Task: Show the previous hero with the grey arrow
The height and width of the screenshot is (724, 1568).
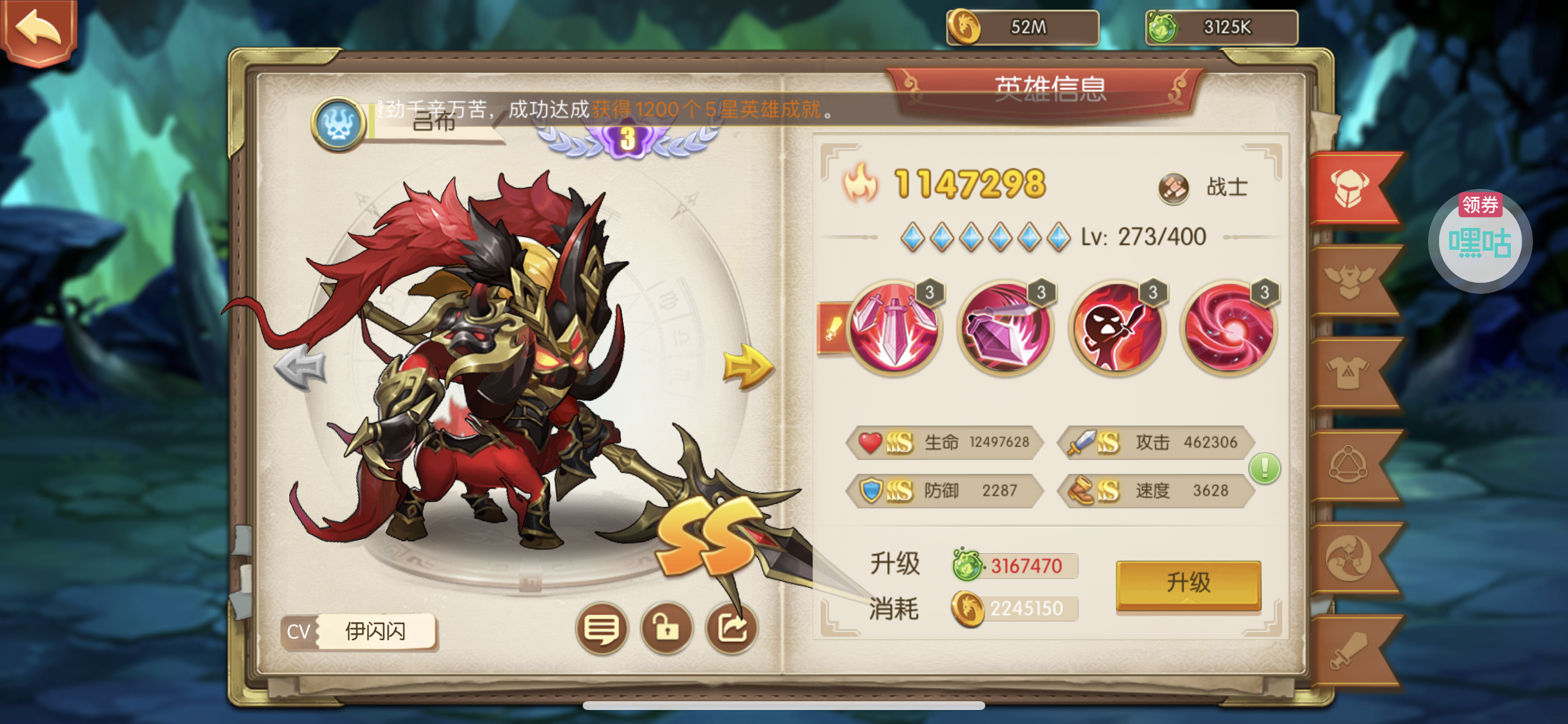Action: [300, 367]
